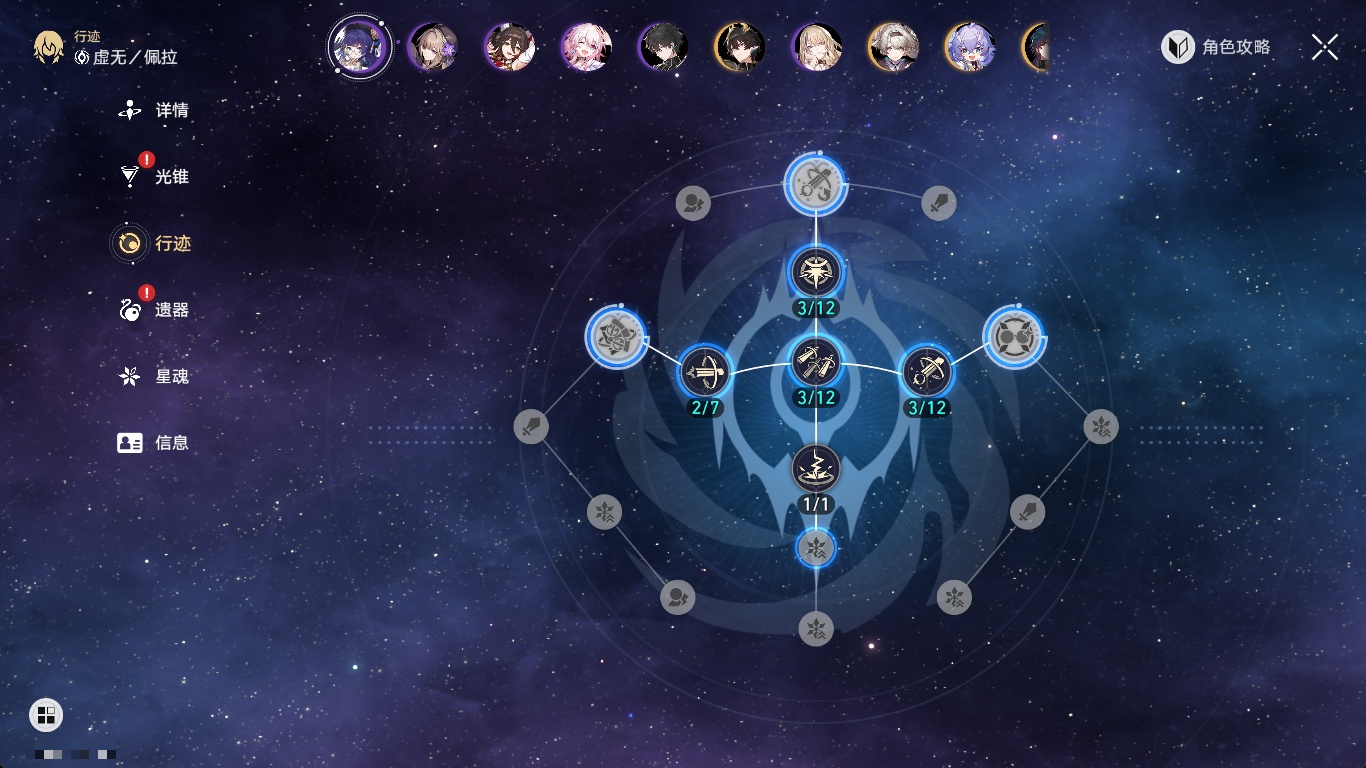Select the center trace node with crossed weapons
Viewport: 1366px width, 768px height.
pos(816,361)
